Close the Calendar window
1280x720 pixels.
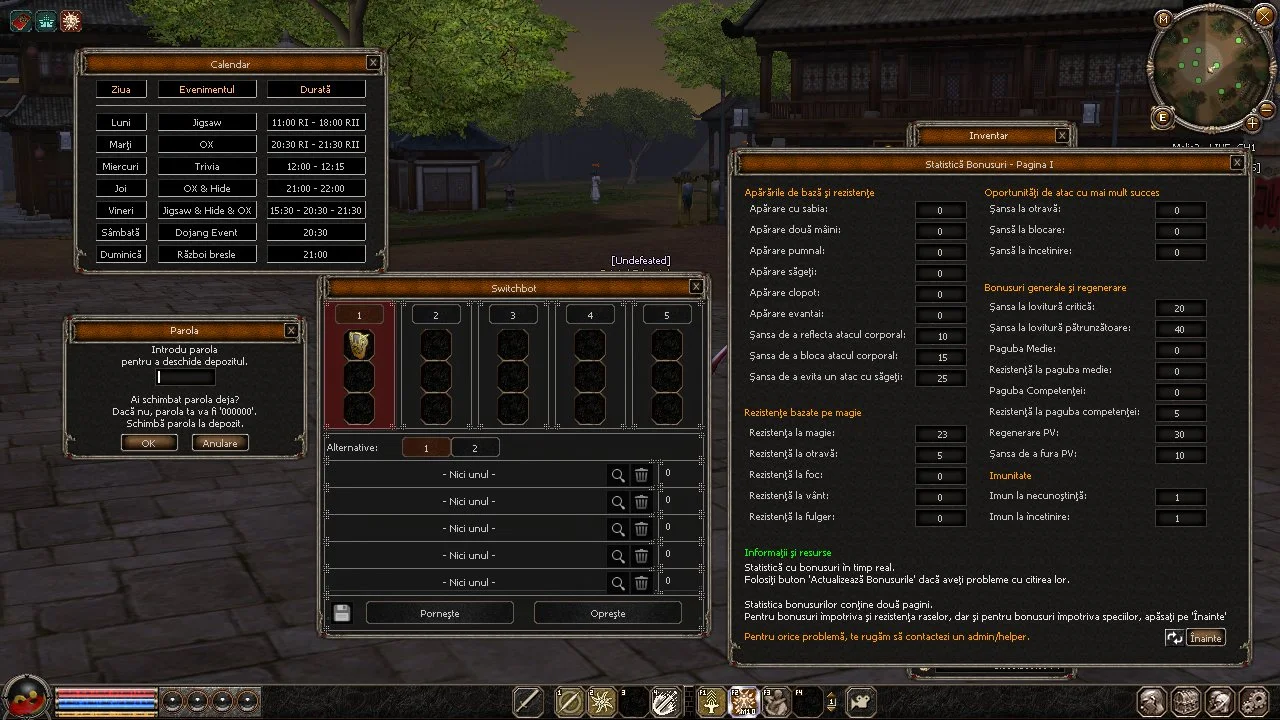(373, 63)
